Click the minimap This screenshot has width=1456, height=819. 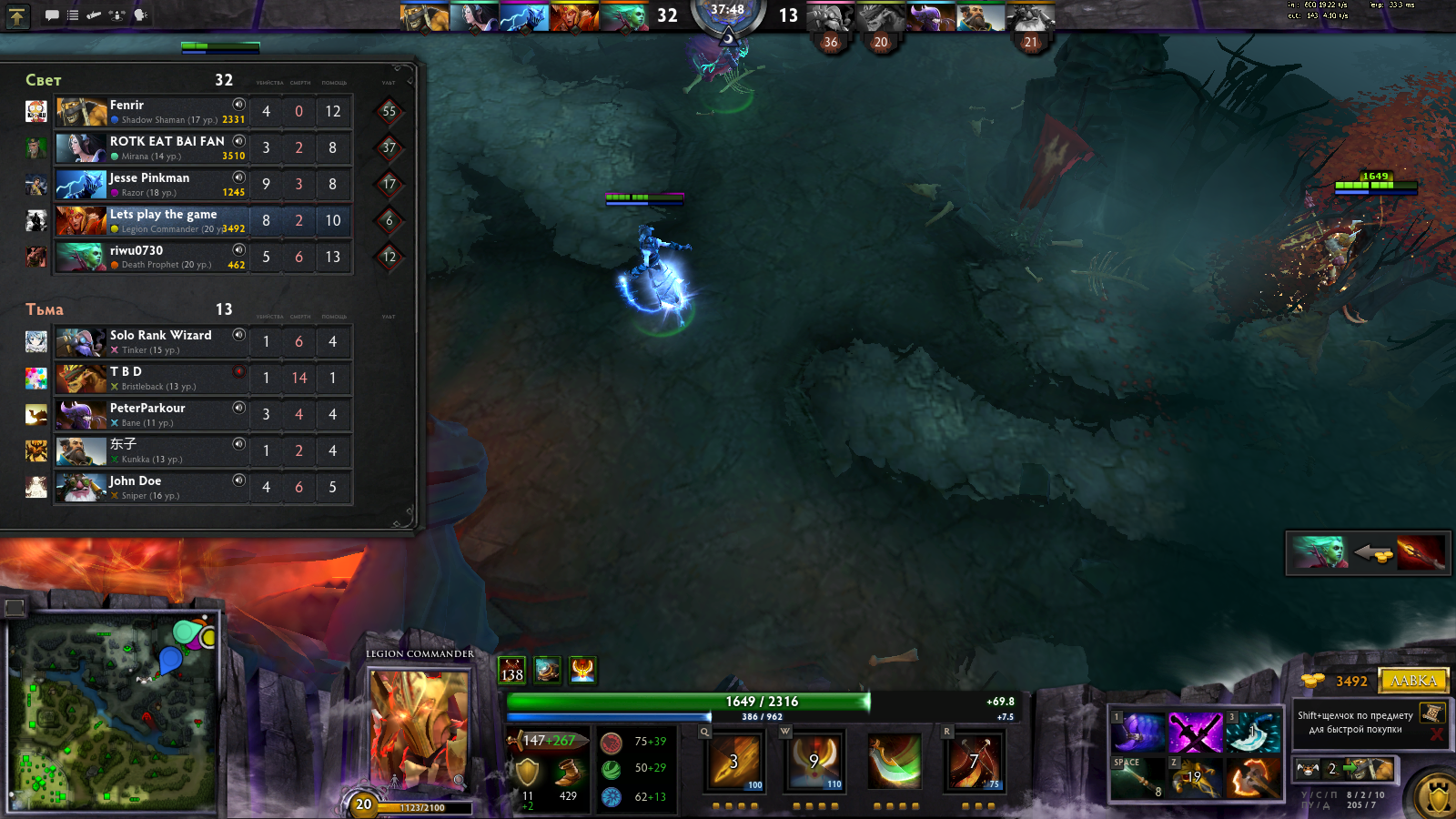114,712
